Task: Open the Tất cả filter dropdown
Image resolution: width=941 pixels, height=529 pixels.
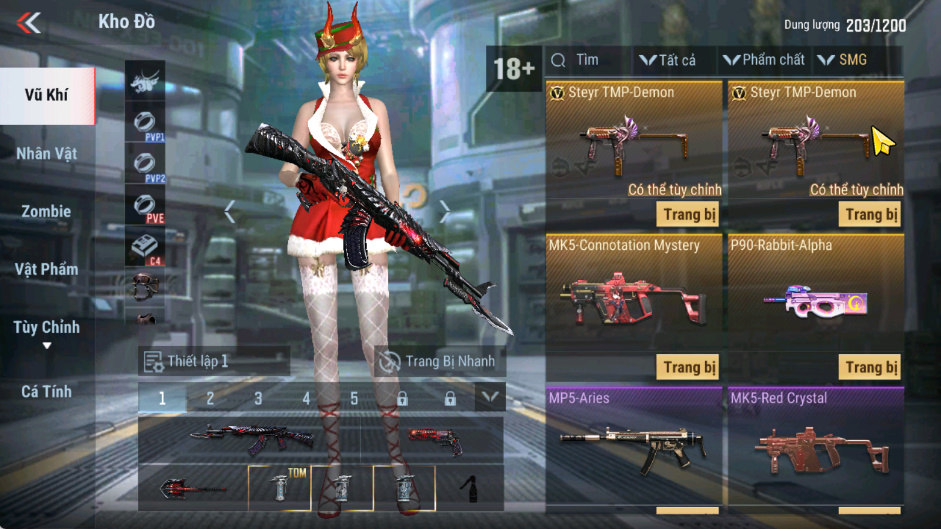Action: tap(668, 60)
